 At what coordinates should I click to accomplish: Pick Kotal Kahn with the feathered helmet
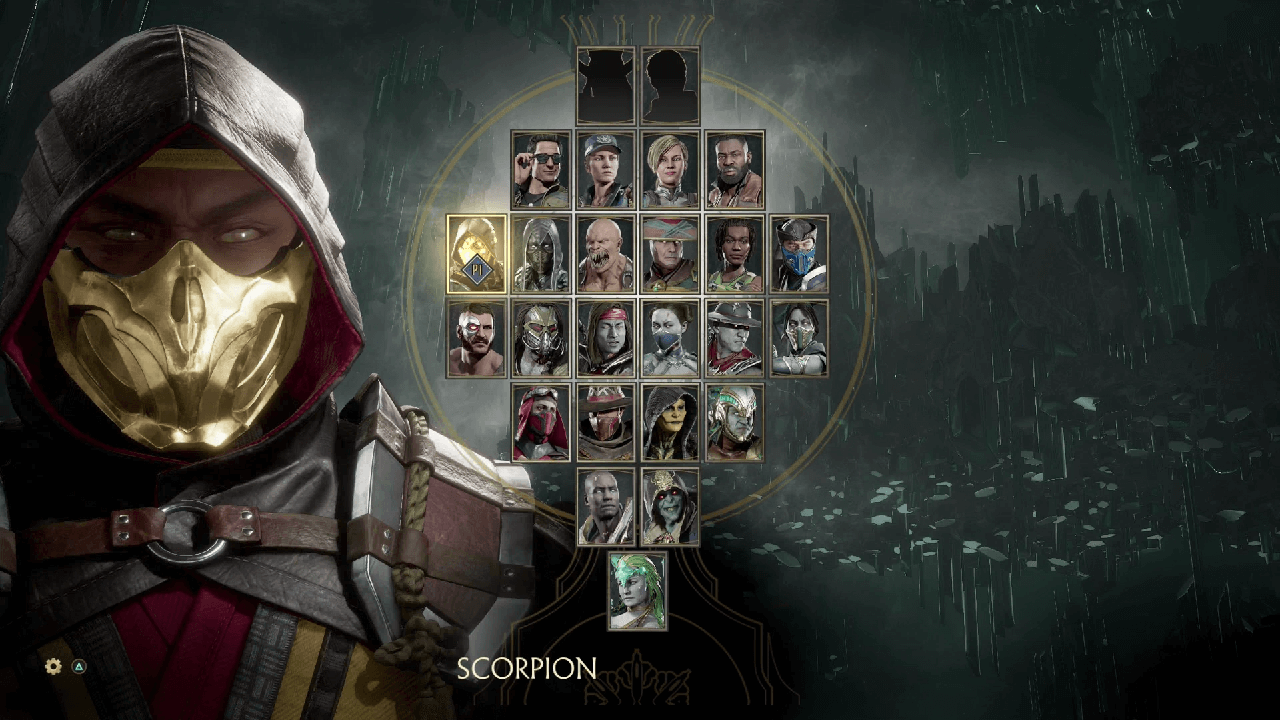[x=734, y=422]
